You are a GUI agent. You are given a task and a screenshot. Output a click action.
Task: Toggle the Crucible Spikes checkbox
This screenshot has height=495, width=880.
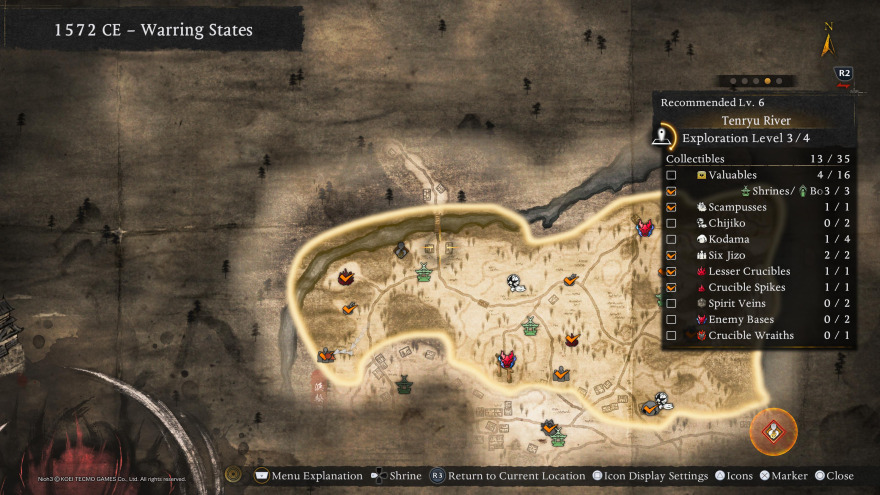coord(671,287)
